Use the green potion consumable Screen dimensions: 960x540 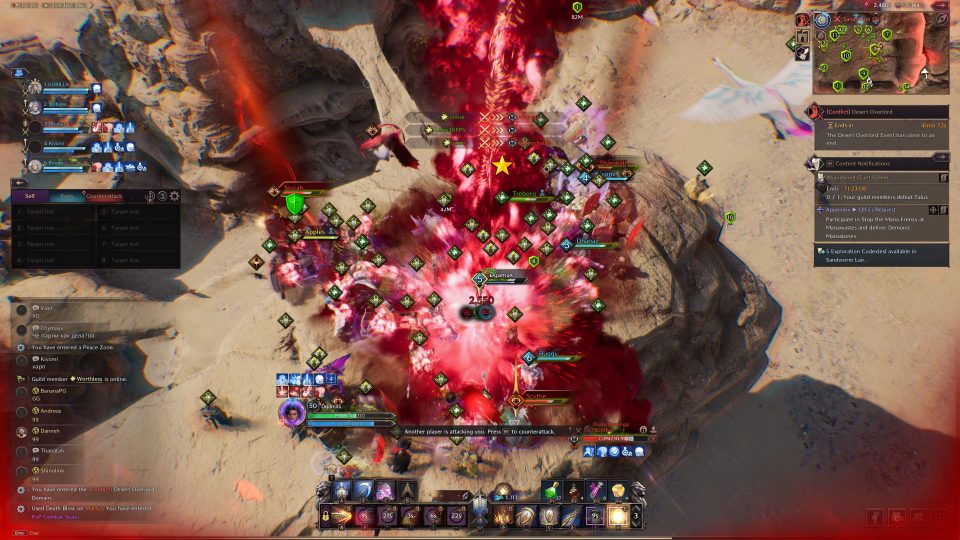552,490
